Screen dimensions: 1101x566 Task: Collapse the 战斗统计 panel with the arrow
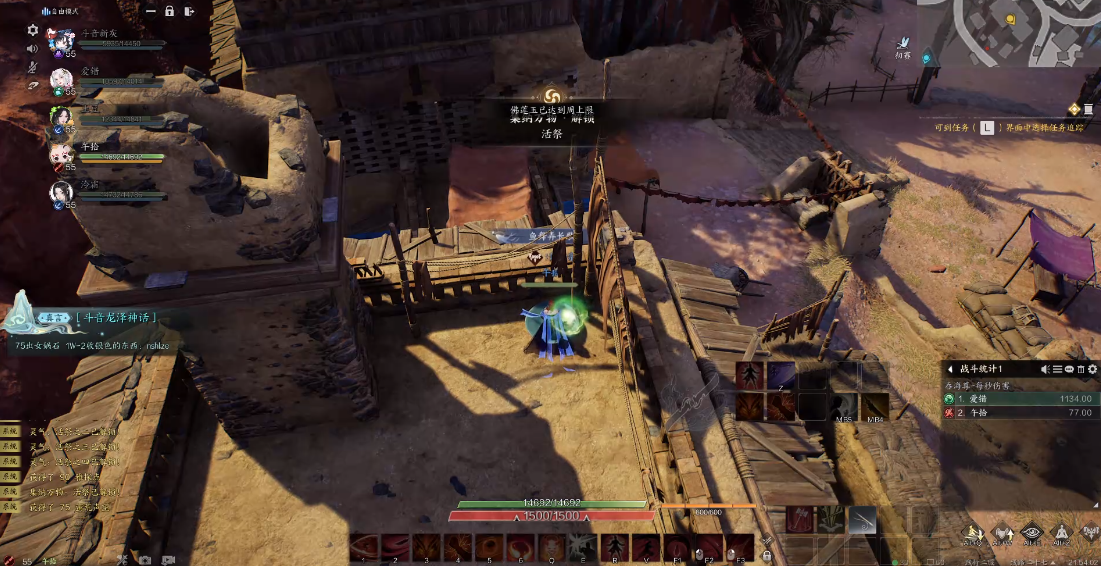coord(950,369)
